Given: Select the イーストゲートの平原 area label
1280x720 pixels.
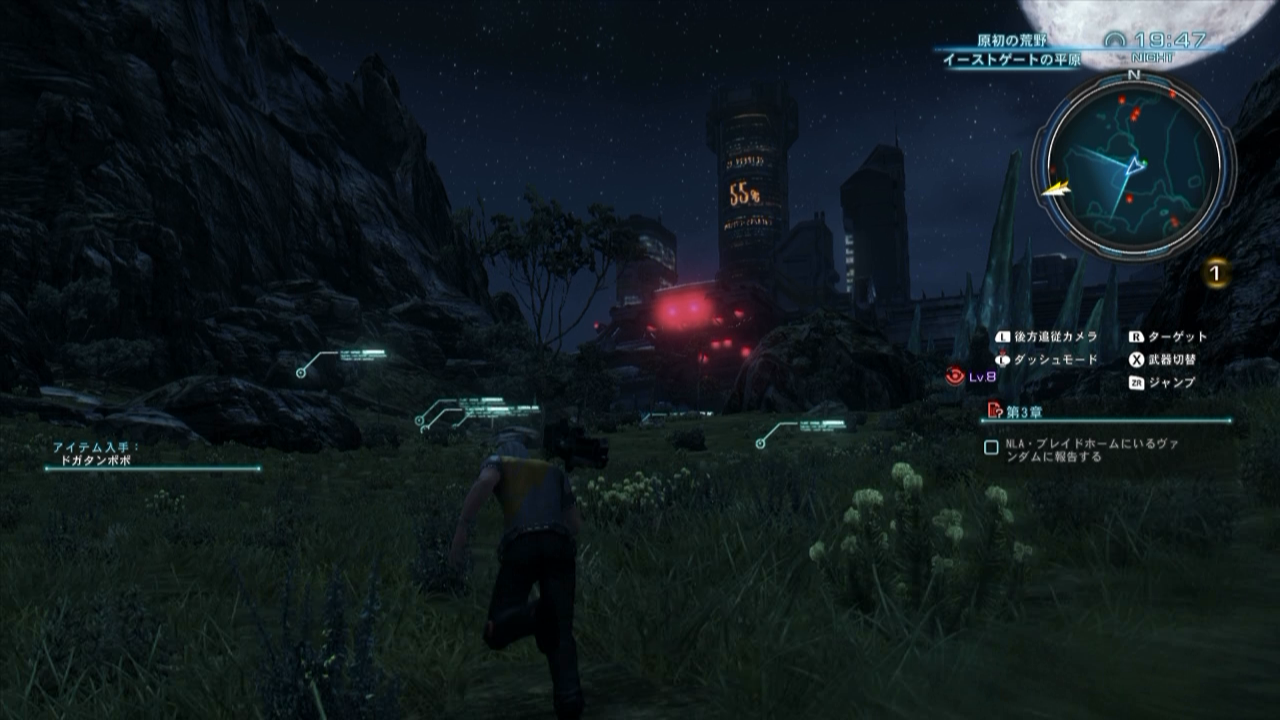Looking at the screenshot, I should [x=1012, y=57].
